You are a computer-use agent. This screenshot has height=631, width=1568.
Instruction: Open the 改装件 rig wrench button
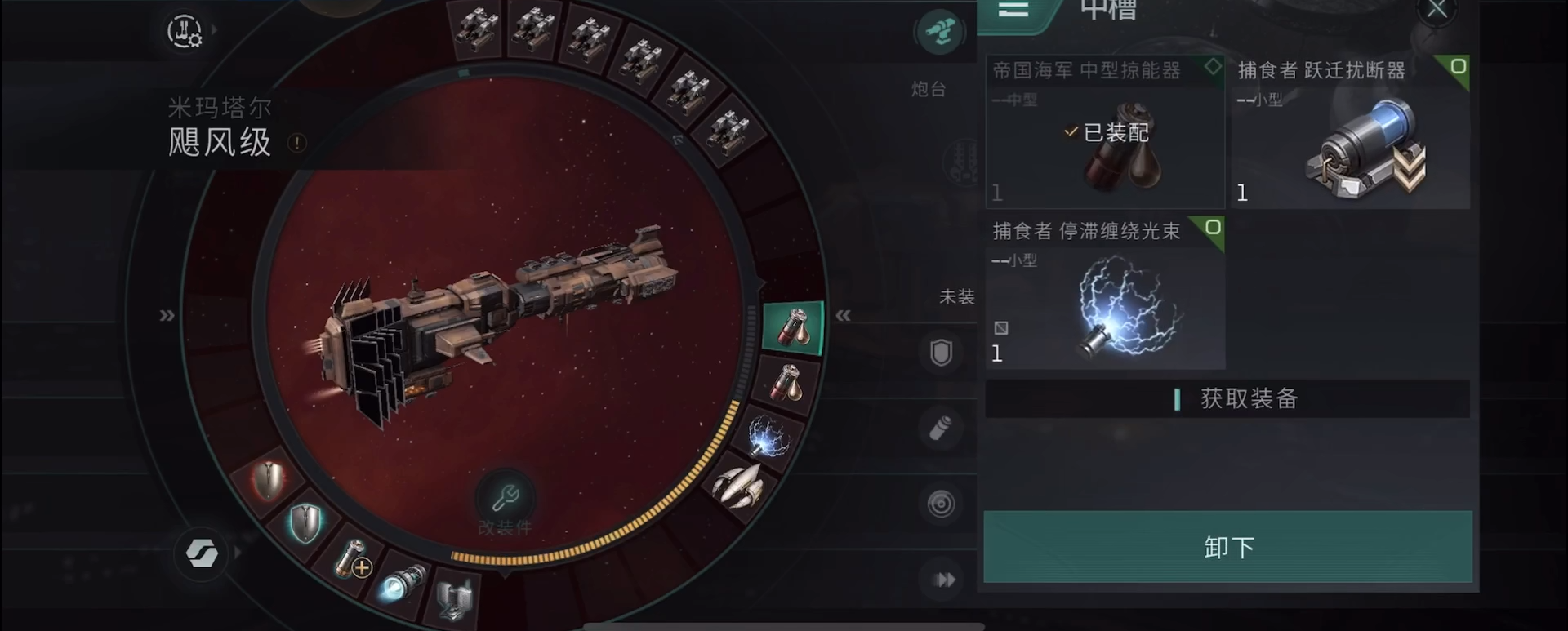pos(505,498)
